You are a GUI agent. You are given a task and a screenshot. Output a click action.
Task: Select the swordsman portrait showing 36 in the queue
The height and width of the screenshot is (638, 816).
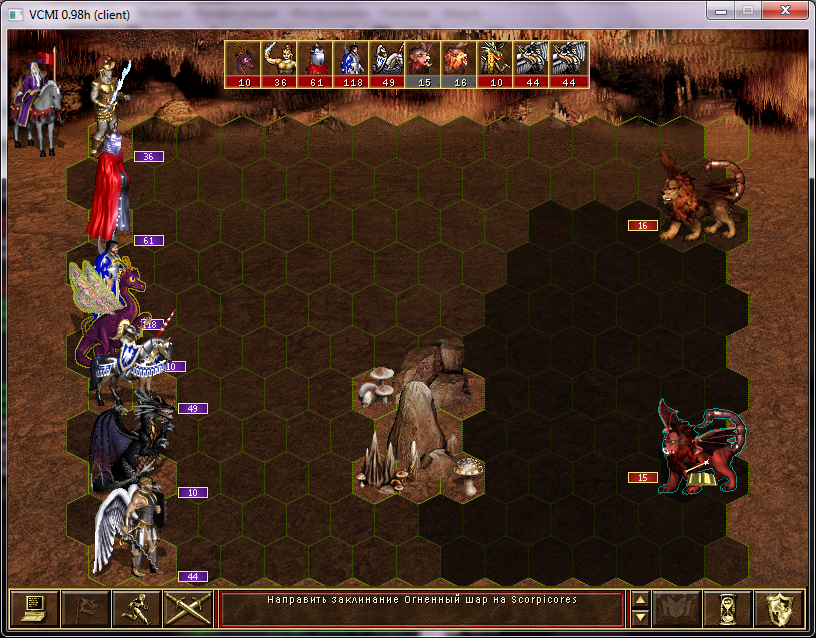click(280, 64)
